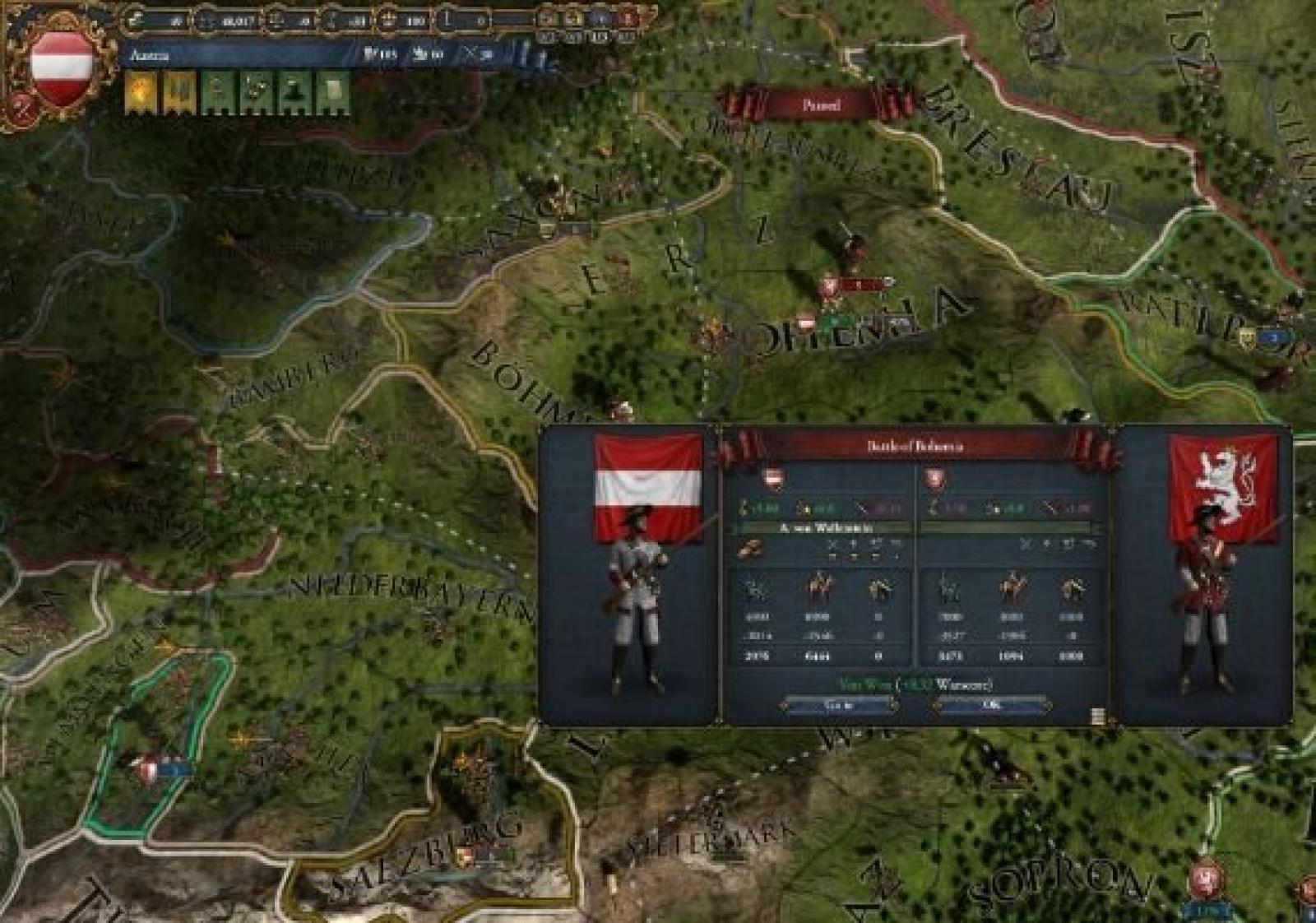Choose Go to in the battle window
This screenshot has width=1316, height=923.
[x=839, y=705]
